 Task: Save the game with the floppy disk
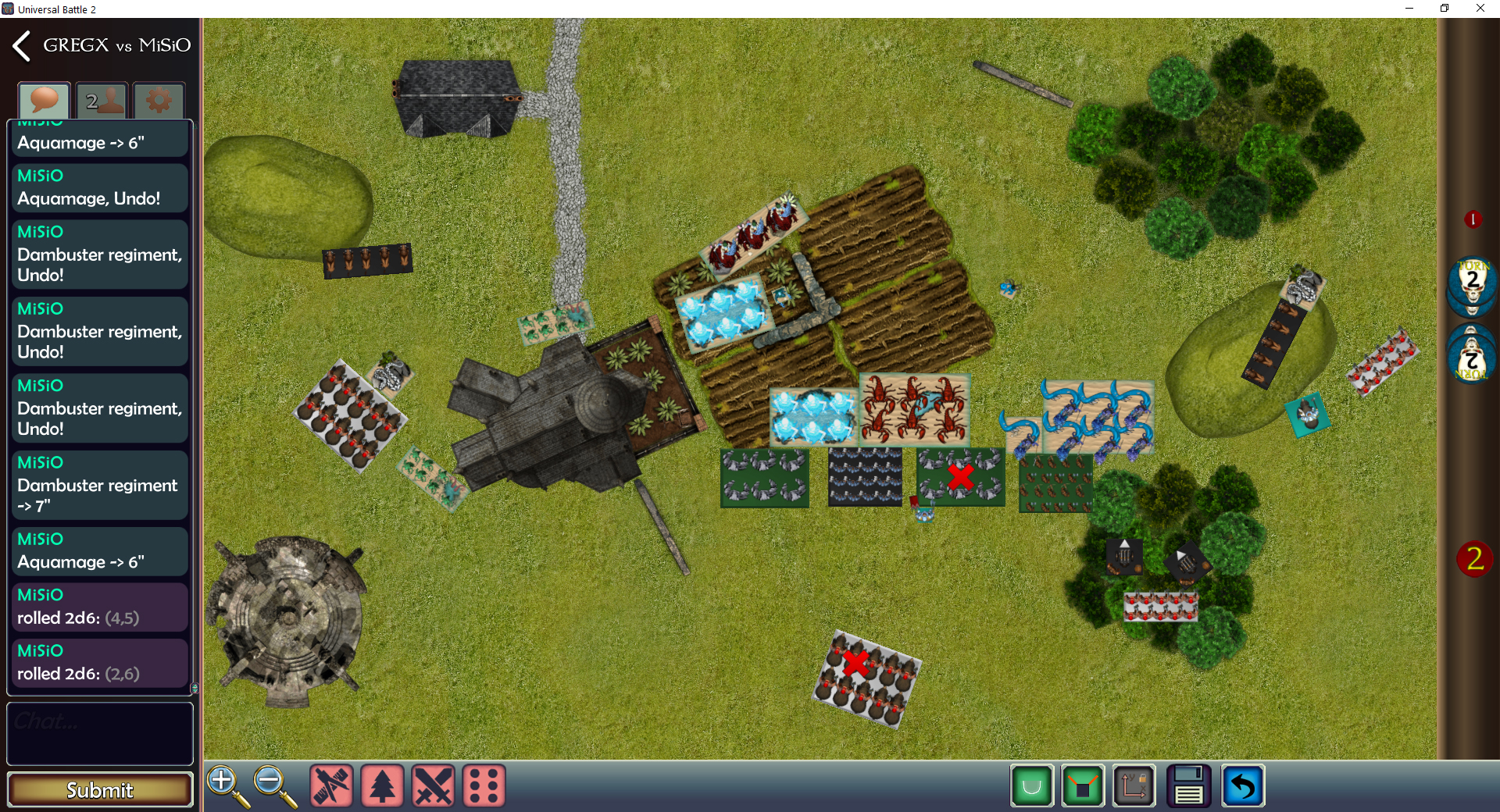1188,785
